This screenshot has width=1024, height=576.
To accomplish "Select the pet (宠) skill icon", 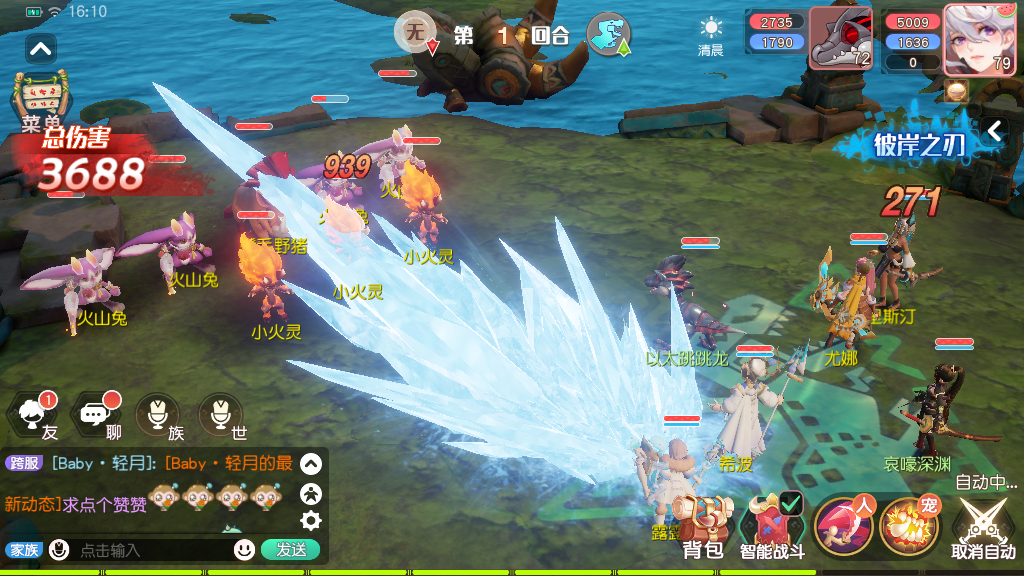I will [910, 525].
